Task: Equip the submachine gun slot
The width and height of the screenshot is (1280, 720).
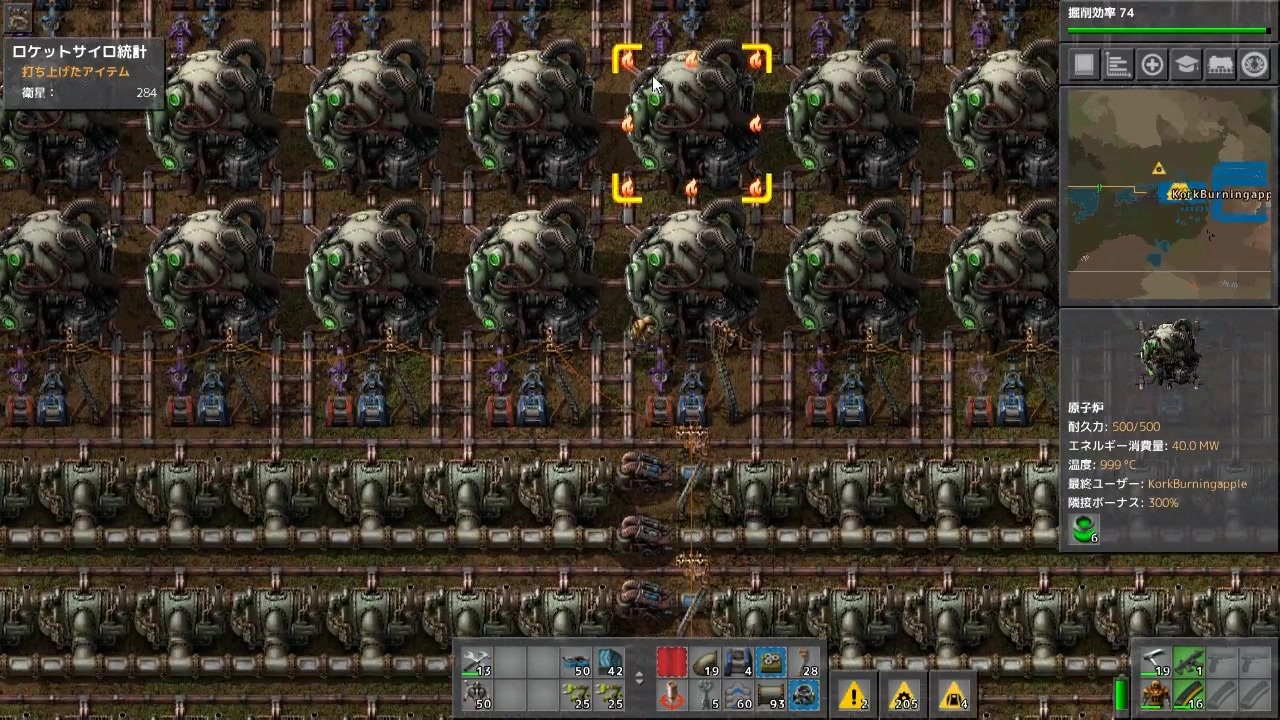Action: click(x=1189, y=662)
